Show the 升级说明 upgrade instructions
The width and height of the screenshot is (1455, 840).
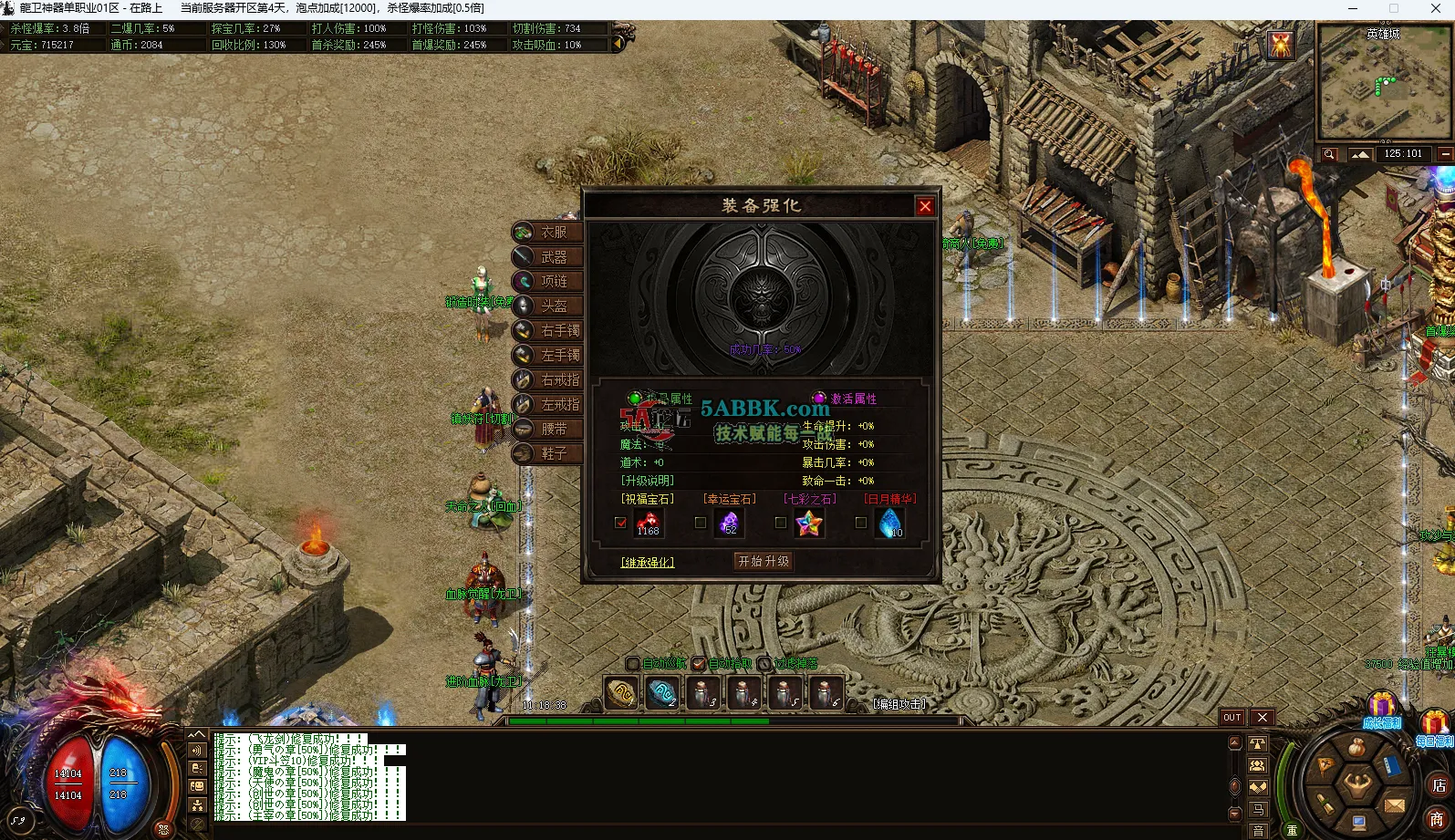(648, 481)
